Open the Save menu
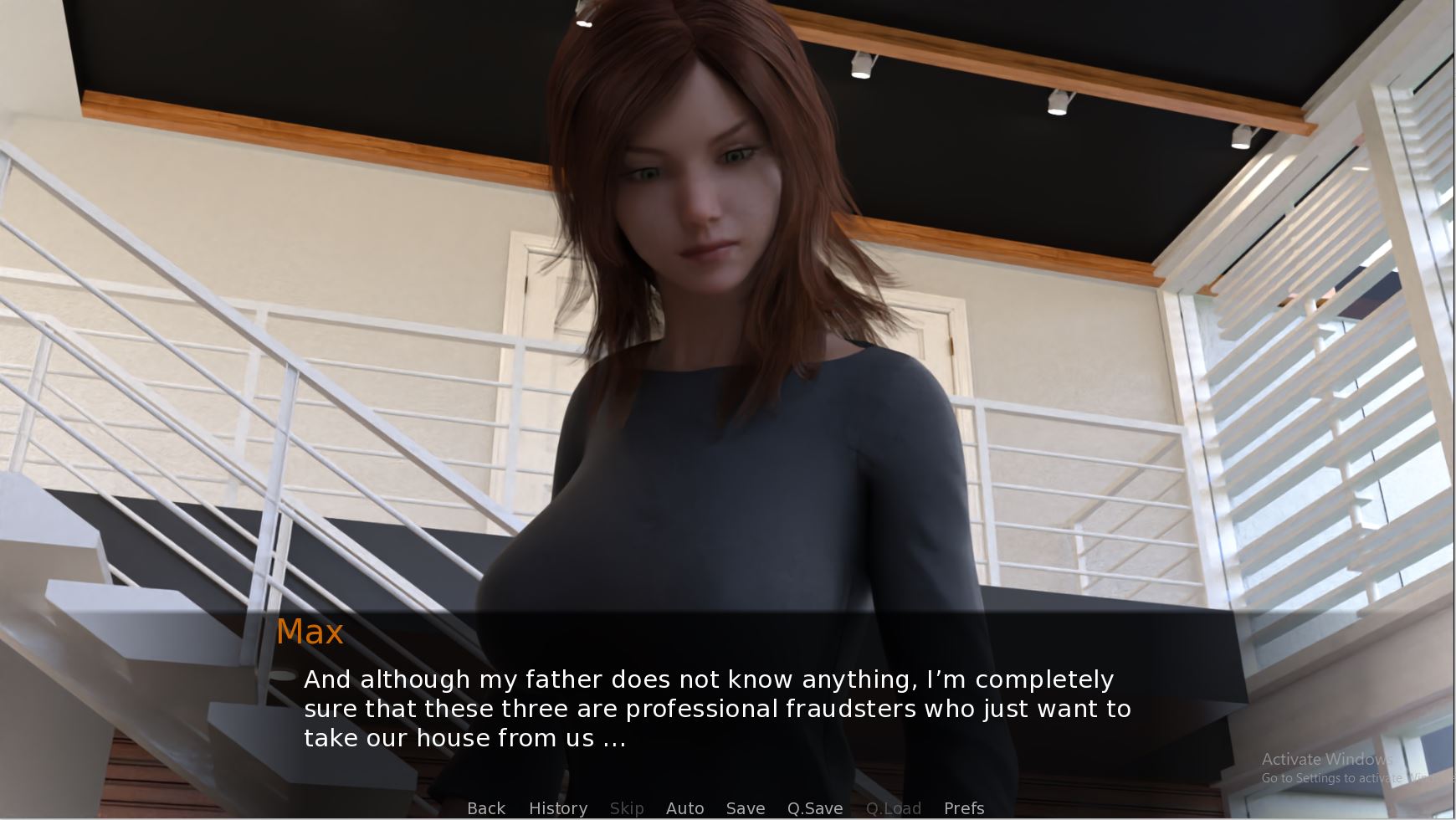This screenshot has width=1456, height=820. pos(746,808)
